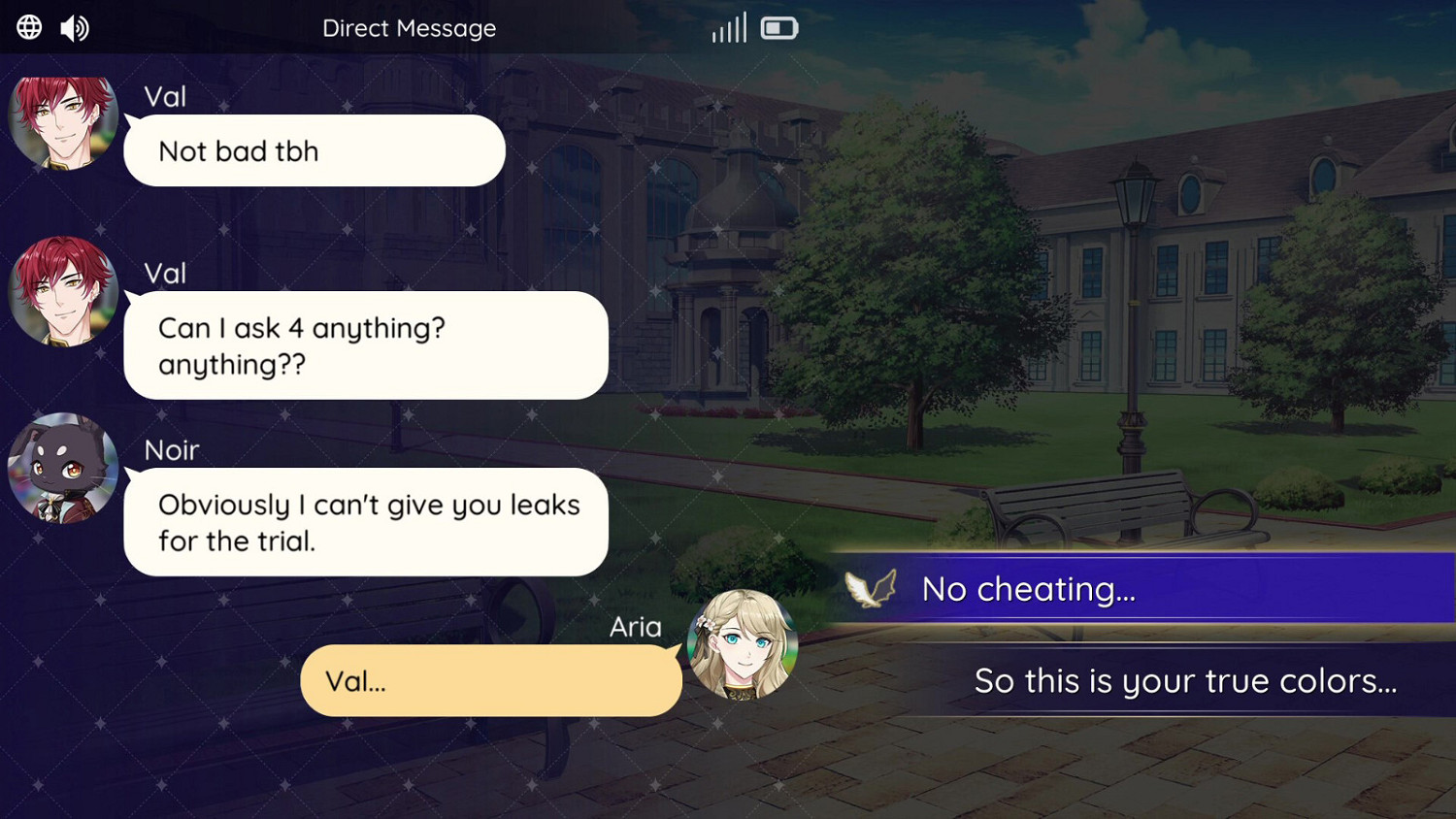Screen dimensions: 1456x819
Task: Select Noir's 'Obviously I can't give you leaks' bubble
Action: tap(366, 522)
